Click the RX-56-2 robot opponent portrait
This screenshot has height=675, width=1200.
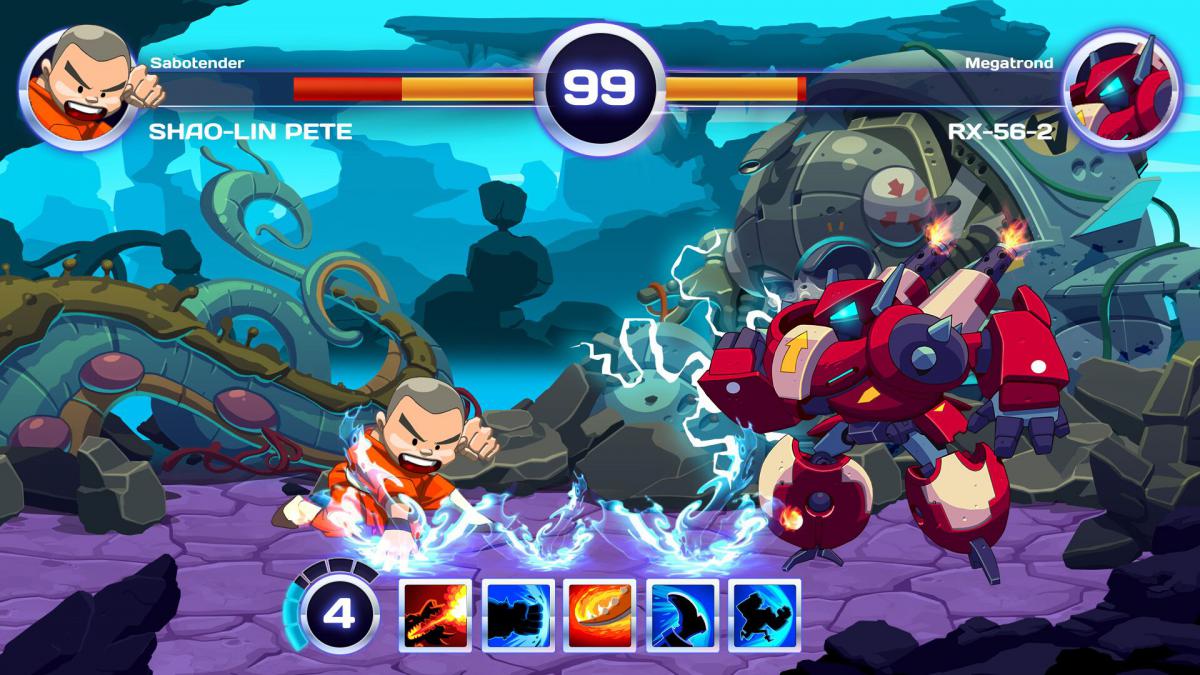point(1121,88)
